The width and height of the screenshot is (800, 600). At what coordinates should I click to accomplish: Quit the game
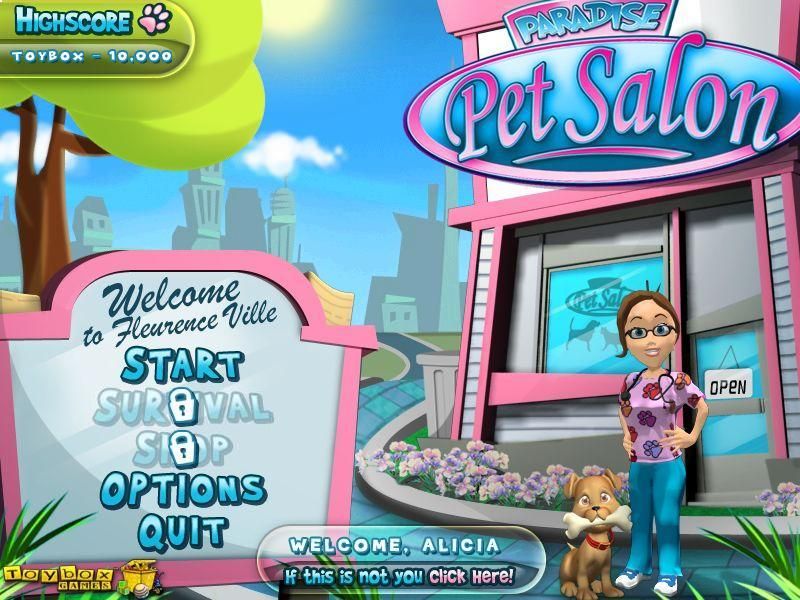point(183,530)
